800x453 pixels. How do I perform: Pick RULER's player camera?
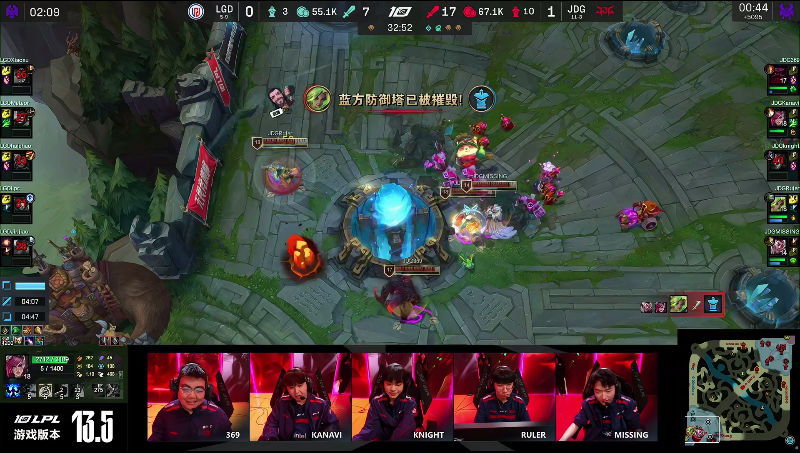[x=504, y=396]
